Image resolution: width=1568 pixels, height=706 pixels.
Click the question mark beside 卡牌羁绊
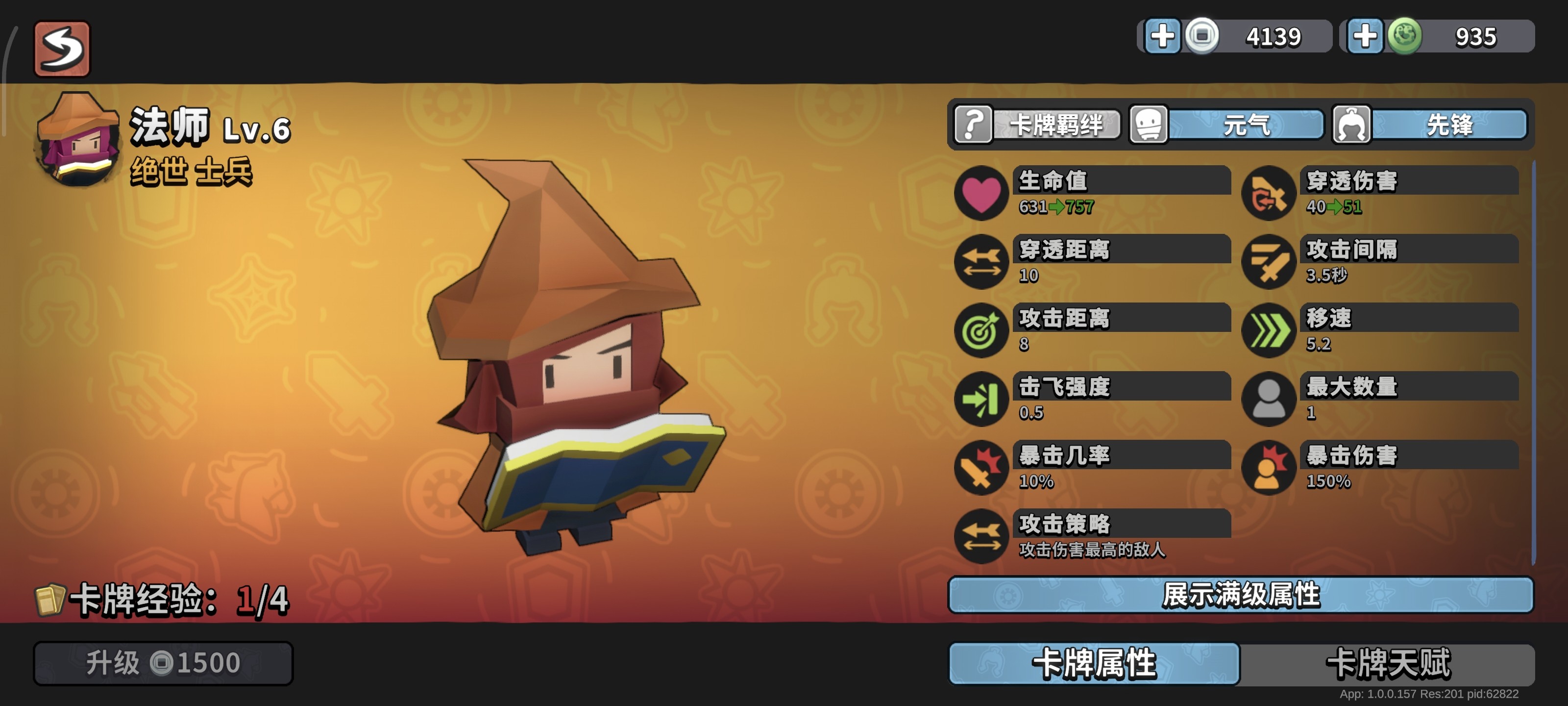(x=974, y=126)
